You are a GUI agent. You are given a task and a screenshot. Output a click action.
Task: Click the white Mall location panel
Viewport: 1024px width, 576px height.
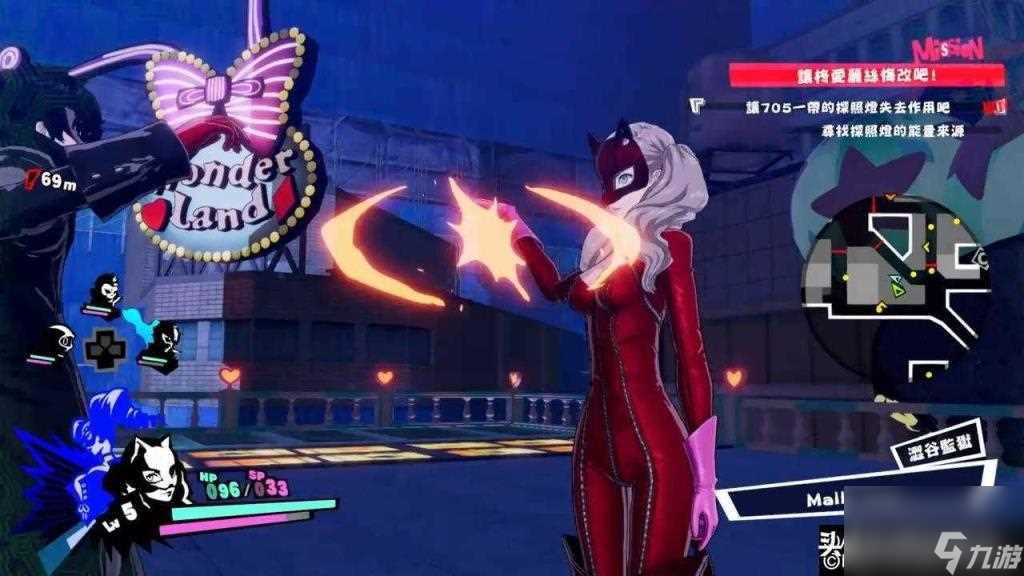(800, 495)
